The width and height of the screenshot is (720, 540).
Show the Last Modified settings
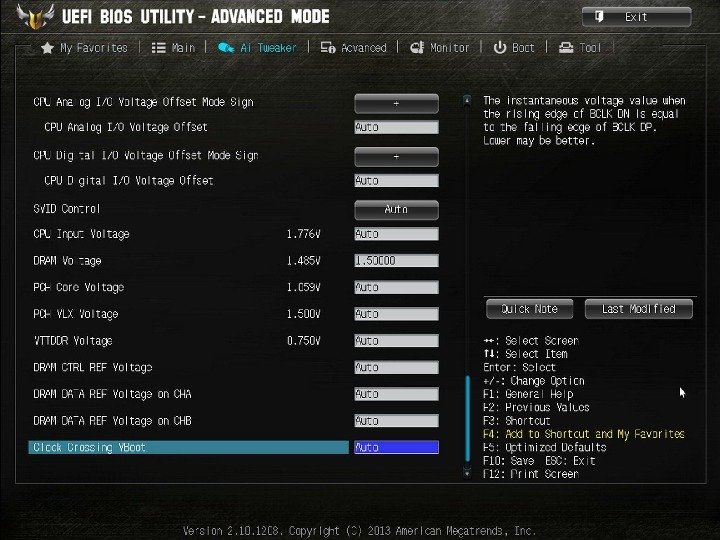[638, 309]
